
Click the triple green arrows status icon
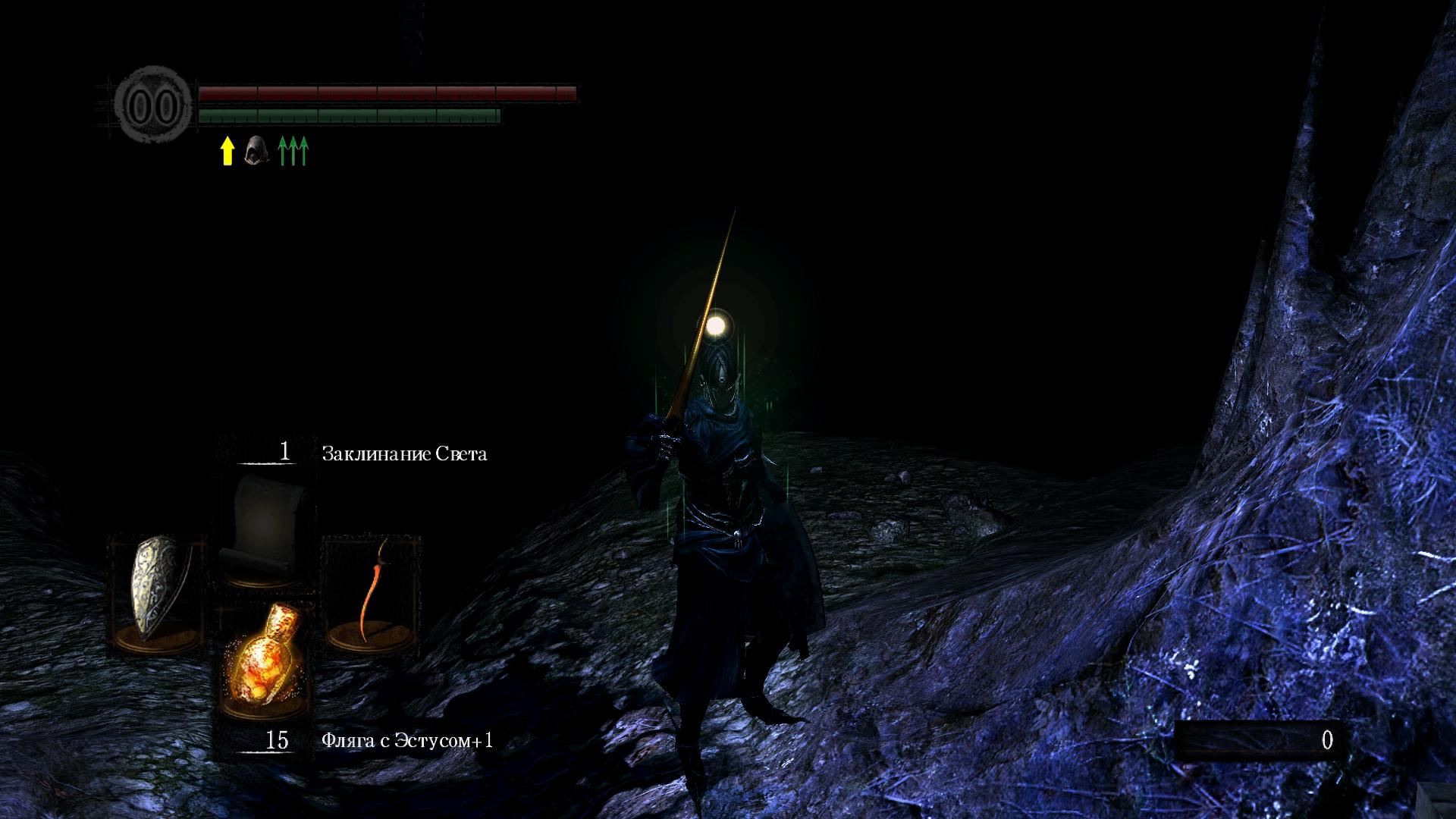pos(293,151)
